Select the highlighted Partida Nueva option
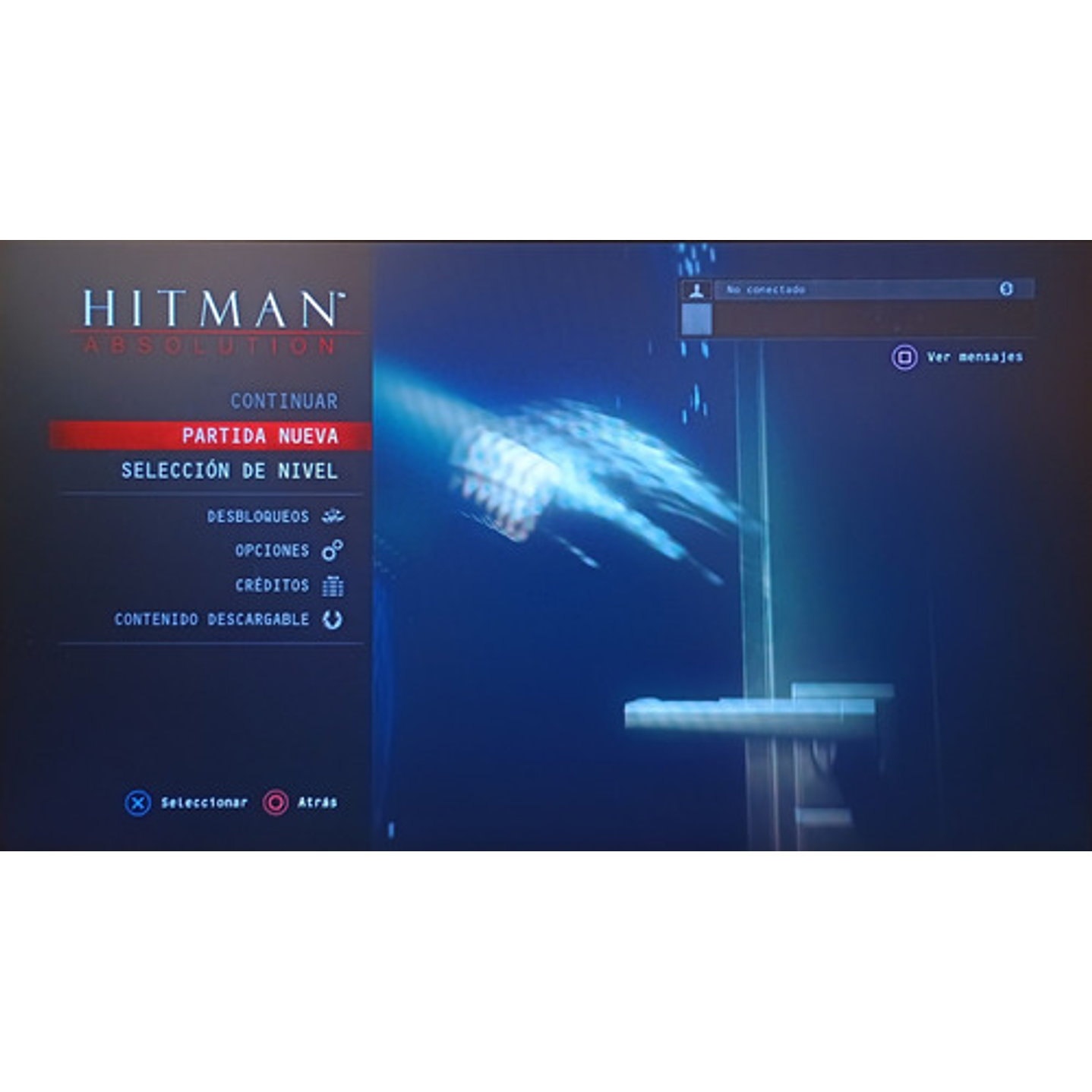Viewport: 1092px width, 1092px height. point(259,435)
